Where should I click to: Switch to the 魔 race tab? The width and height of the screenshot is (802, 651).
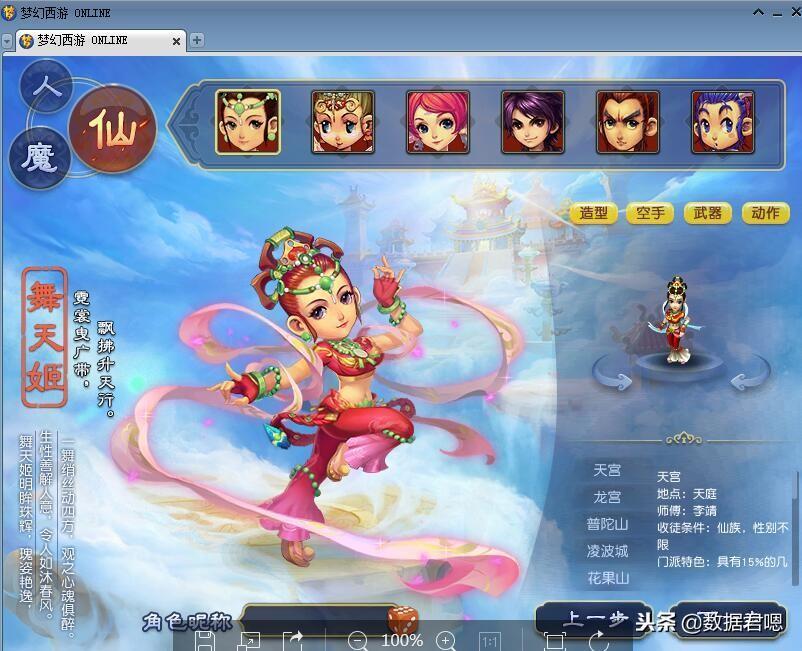point(38,157)
